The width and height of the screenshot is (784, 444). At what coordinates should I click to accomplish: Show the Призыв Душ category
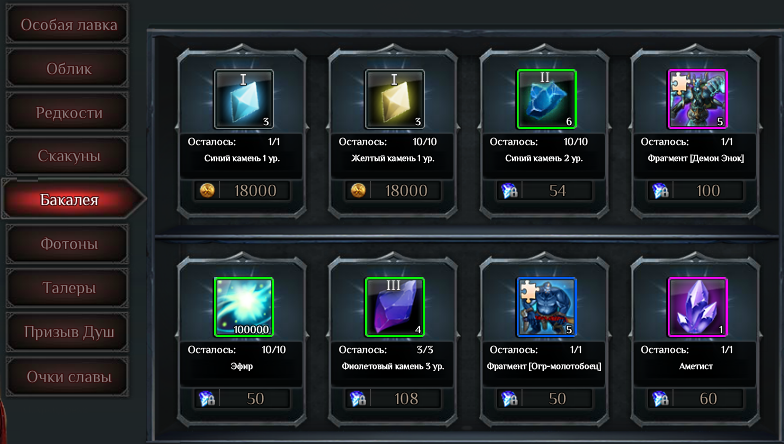click(x=68, y=331)
